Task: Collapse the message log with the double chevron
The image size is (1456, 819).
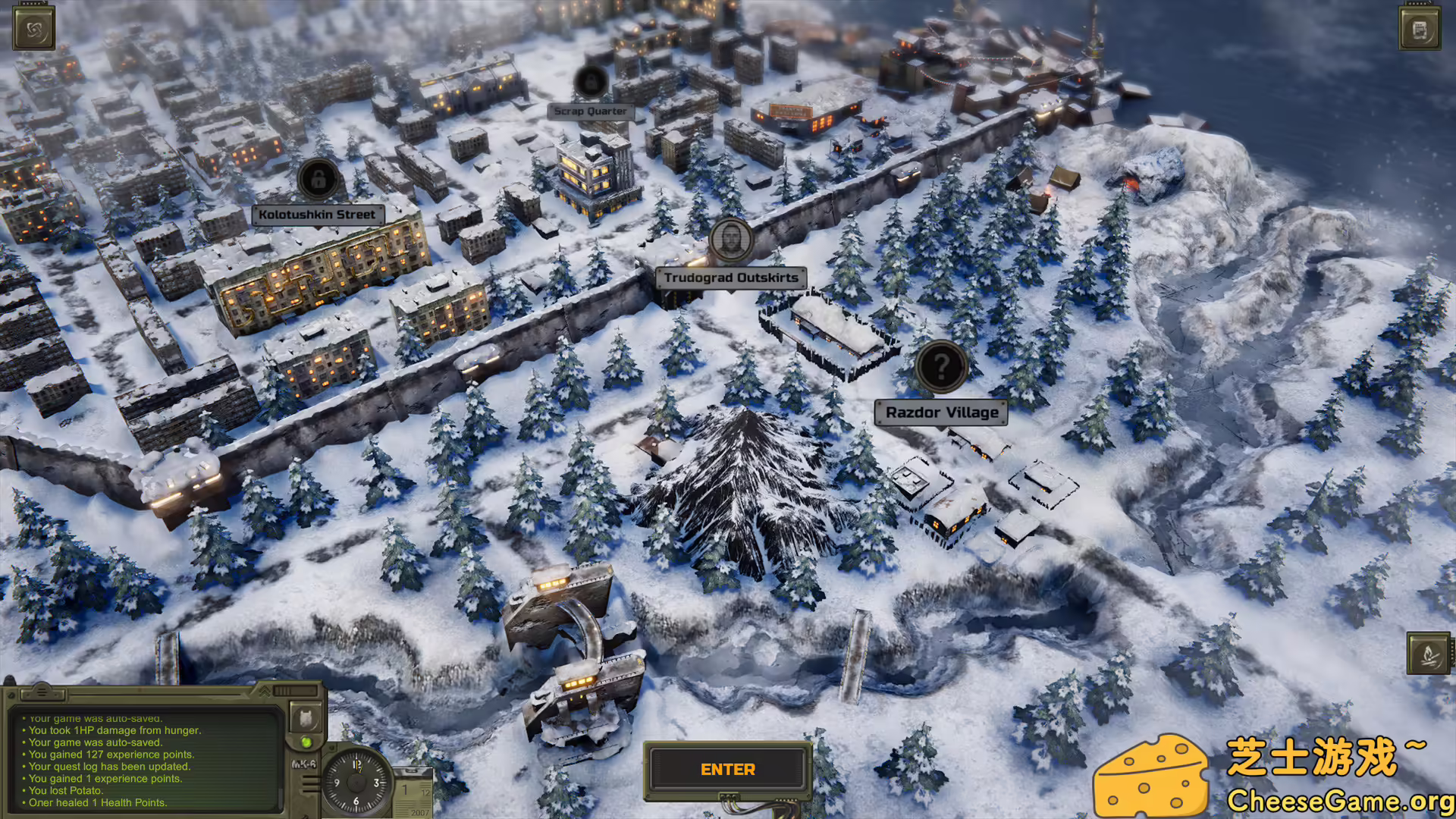Action: click(x=264, y=691)
